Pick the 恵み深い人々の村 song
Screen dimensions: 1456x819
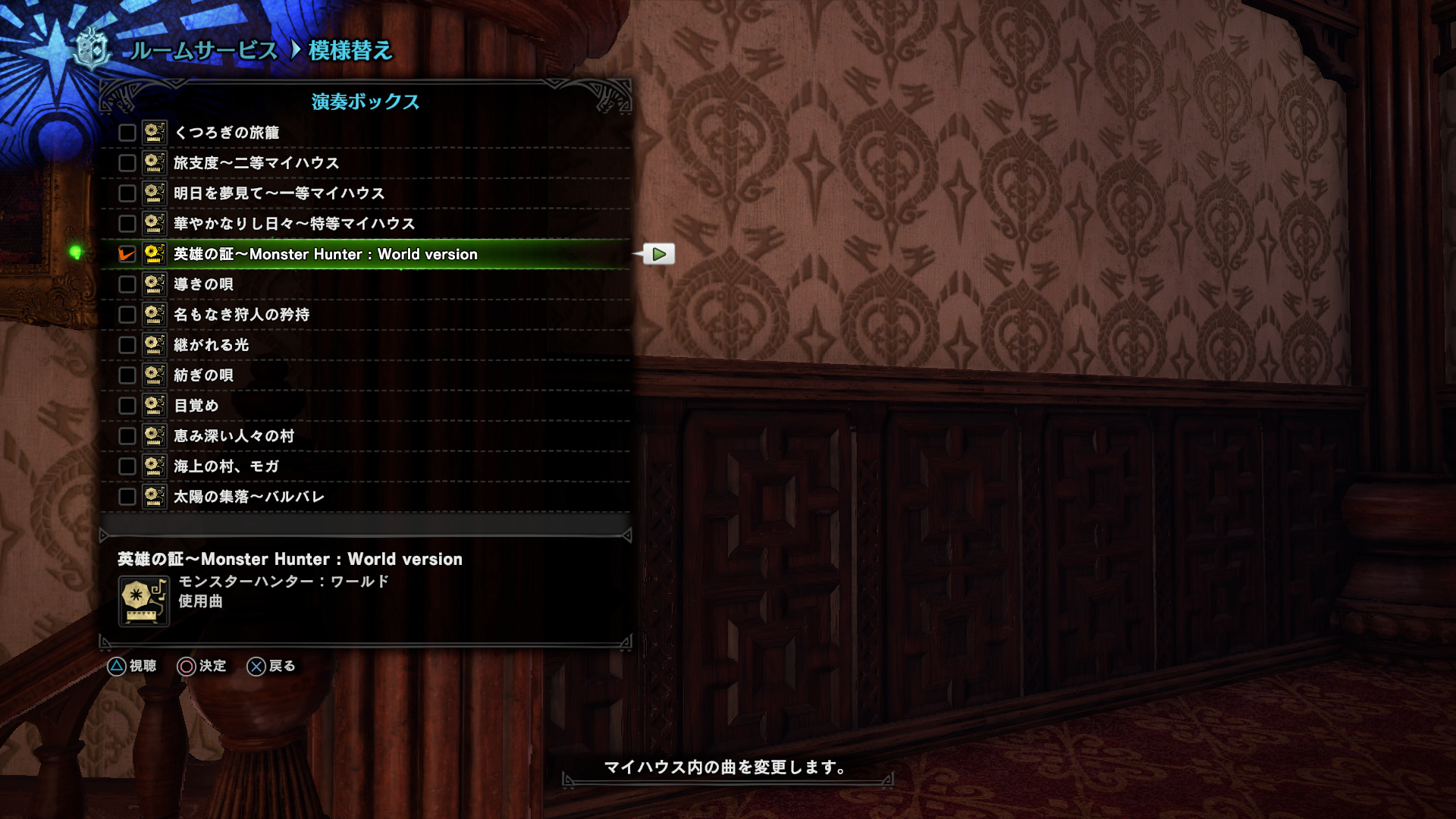[x=234, y=436]
